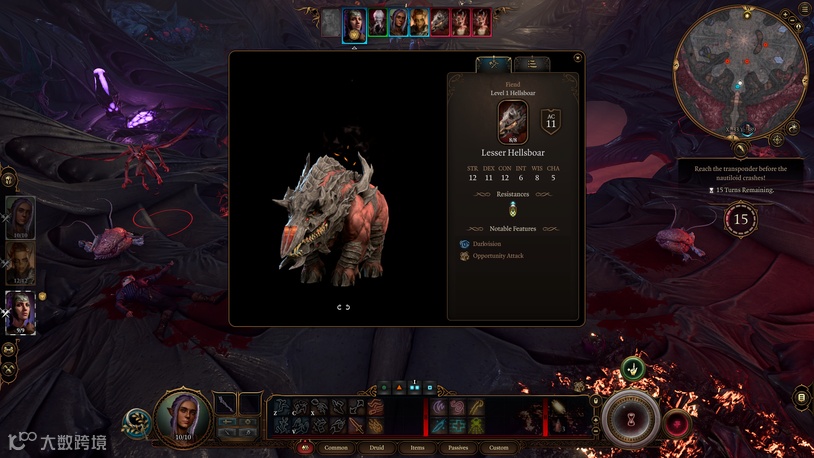Select the first examine panel tab
Image resolution: width=814 pixels, height=458 pixels.
coord(492,64)
